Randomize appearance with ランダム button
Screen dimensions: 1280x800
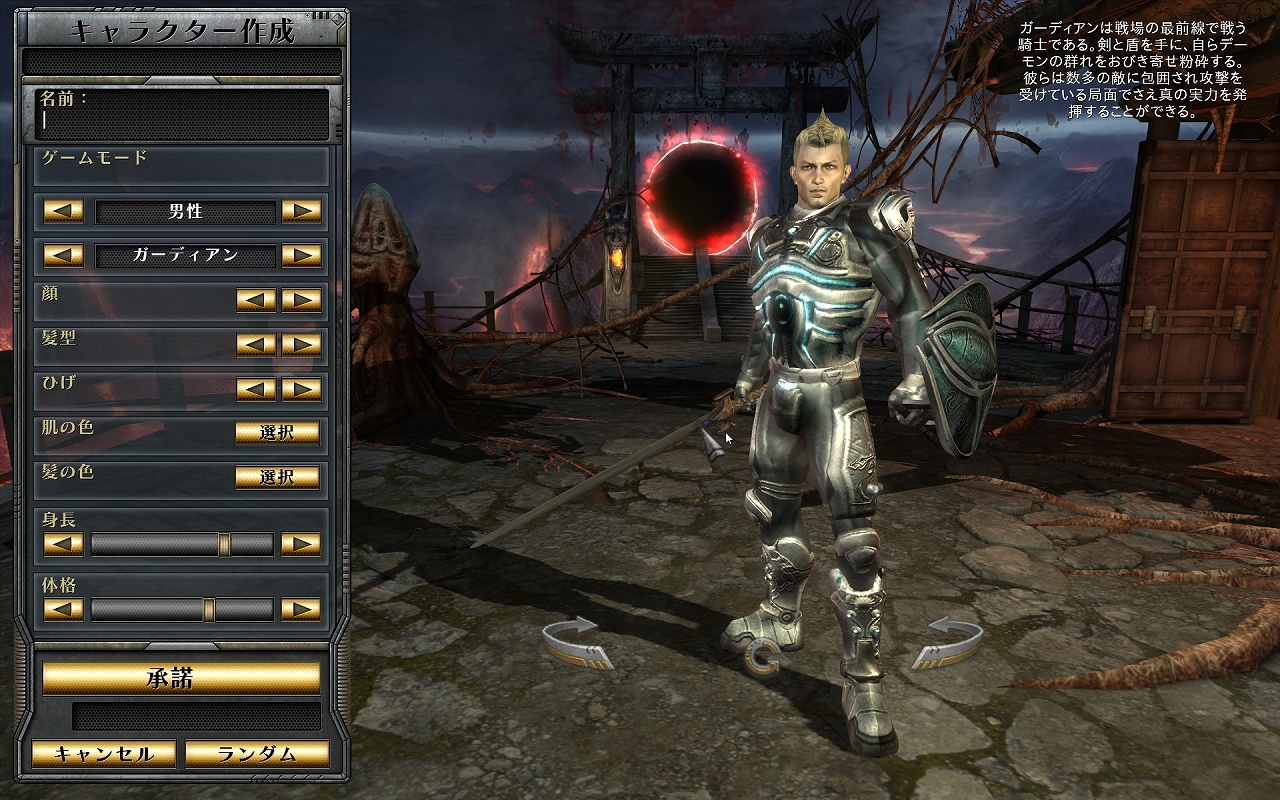(257, 754)
